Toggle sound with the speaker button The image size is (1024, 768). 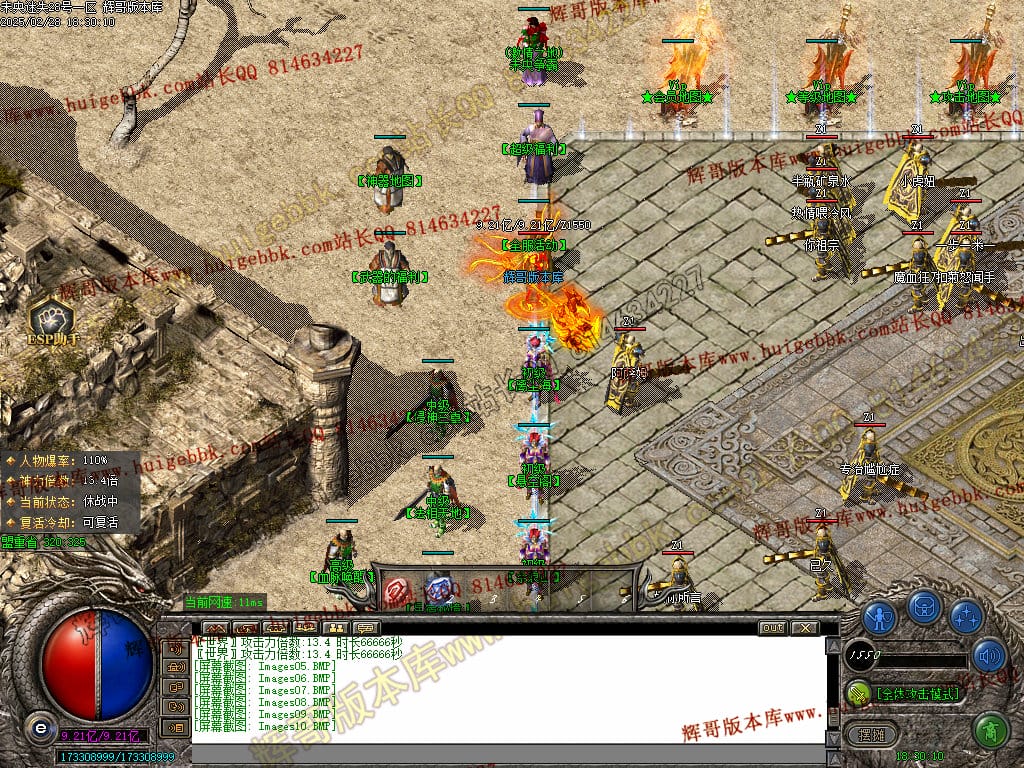[989, 655]
